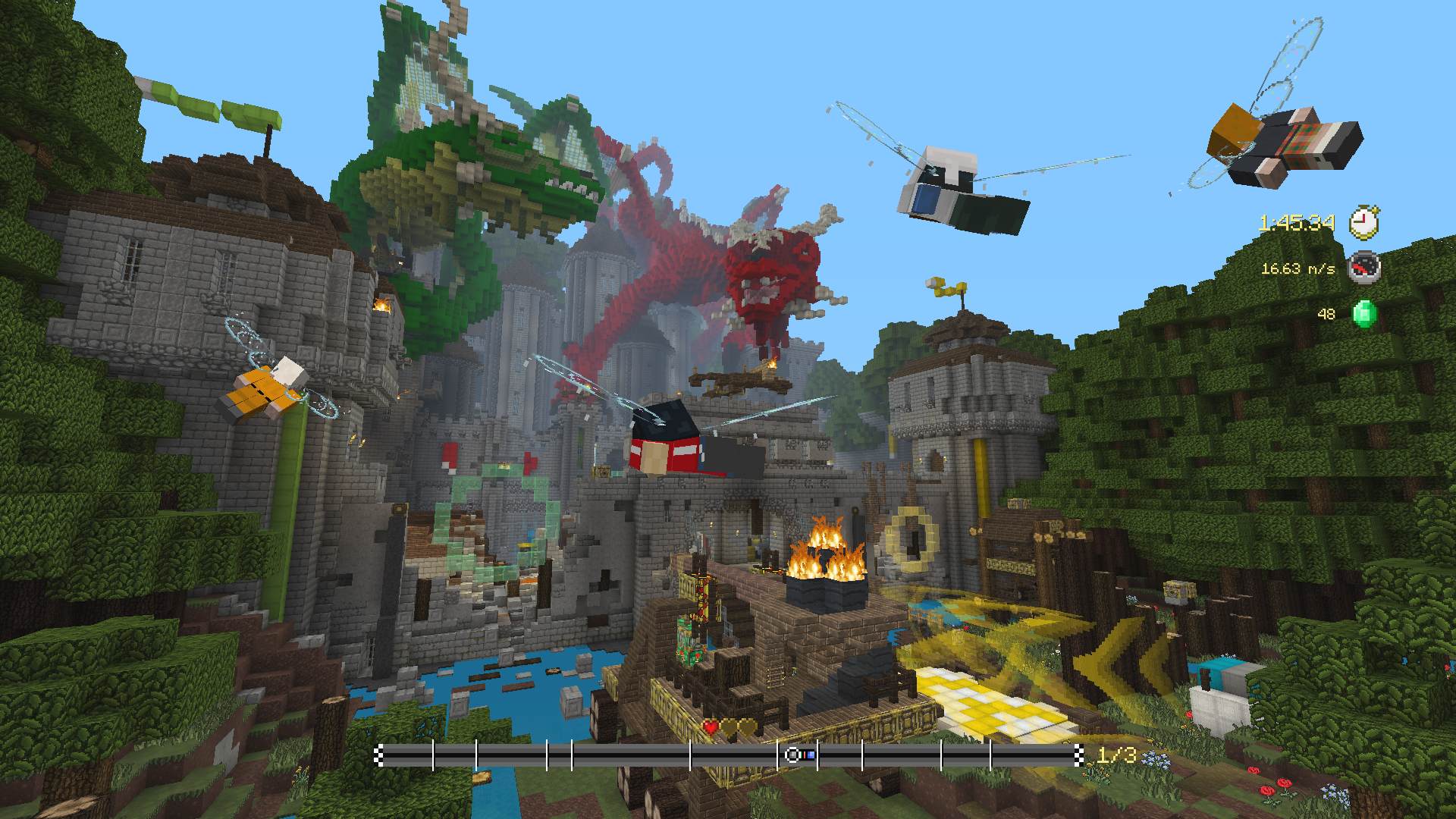The height and width of the screenshot is (819, 1456).
Task: Select the emerald count showing 48
Action: point(1326,315)
